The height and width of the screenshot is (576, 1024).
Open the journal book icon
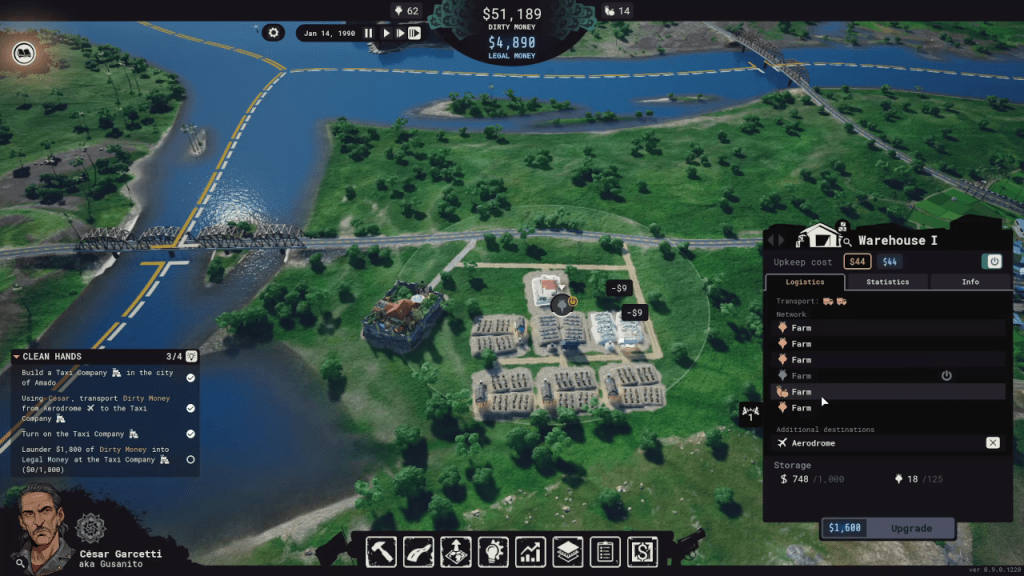(21, 52)
